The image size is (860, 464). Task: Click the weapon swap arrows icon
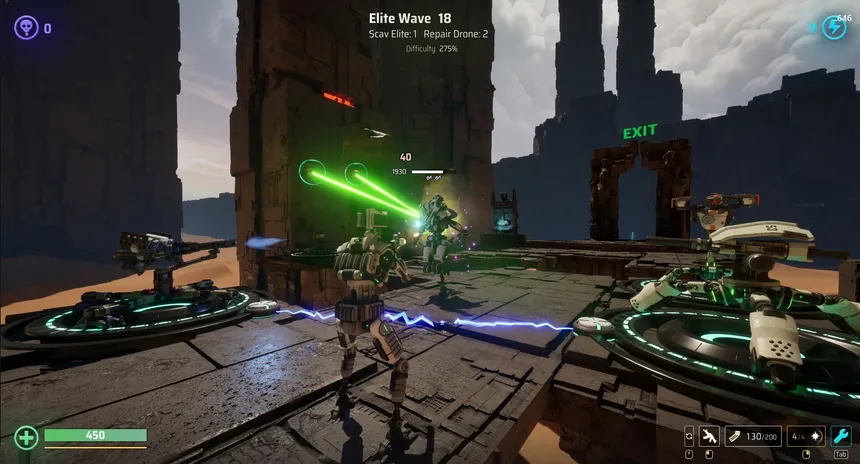(x=689, y=436)
